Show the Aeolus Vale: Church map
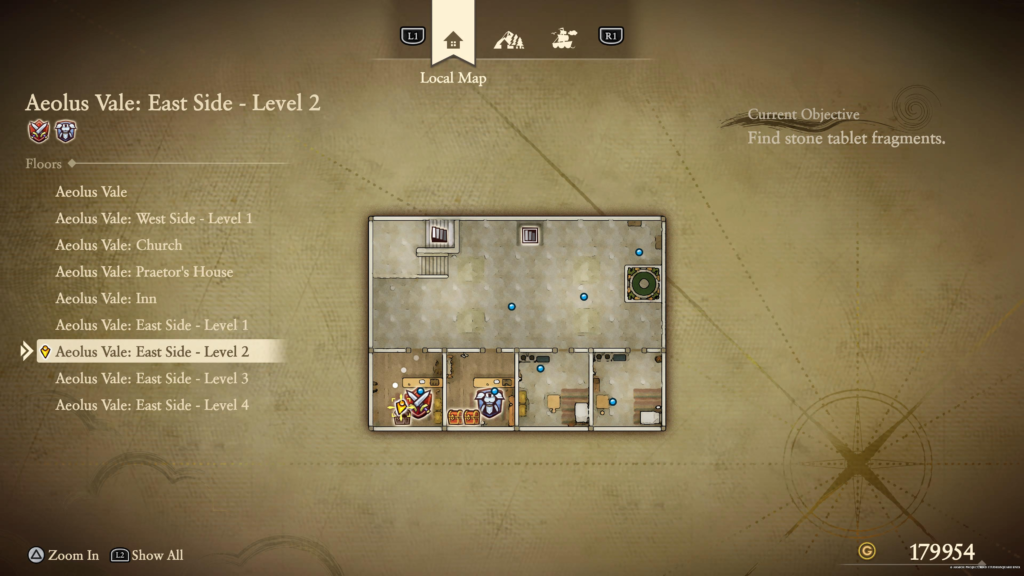The image size is (1024, 576). tap(118, 245)
